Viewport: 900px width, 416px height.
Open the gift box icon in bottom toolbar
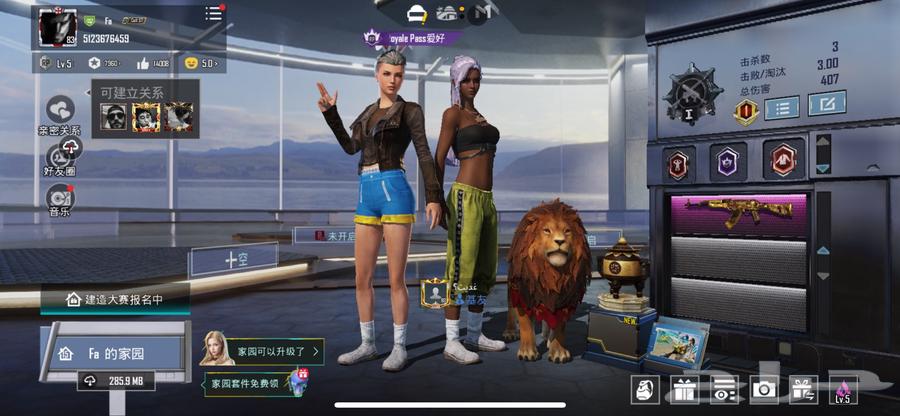click(684, 390)
